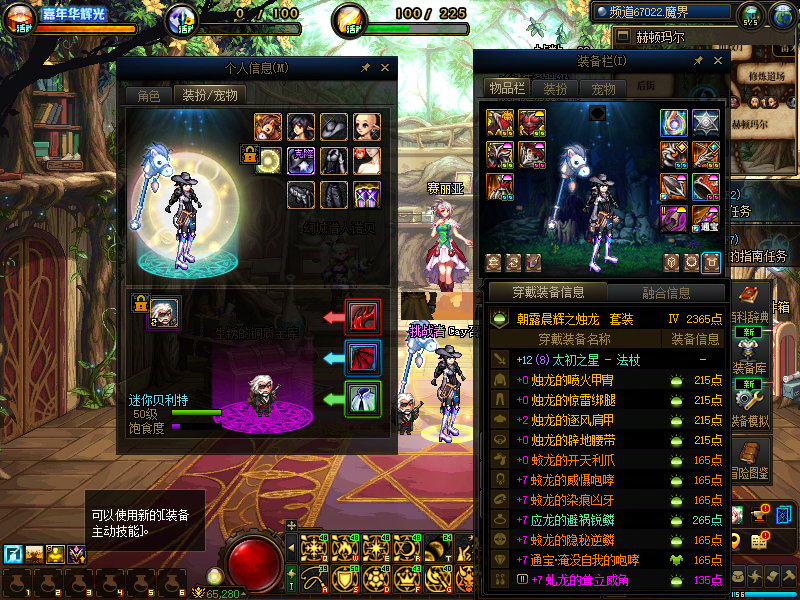Switch to the 角色 character tab
Viewport: 800px width, 600px height.
coord(148,95)
